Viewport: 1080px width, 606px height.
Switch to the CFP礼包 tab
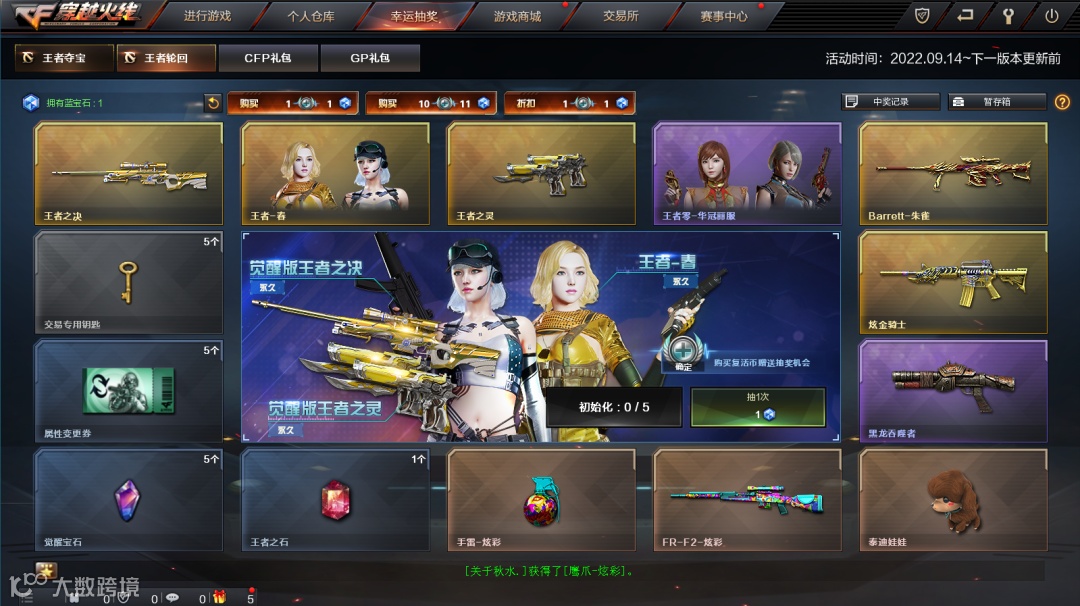tap(268, 58)
